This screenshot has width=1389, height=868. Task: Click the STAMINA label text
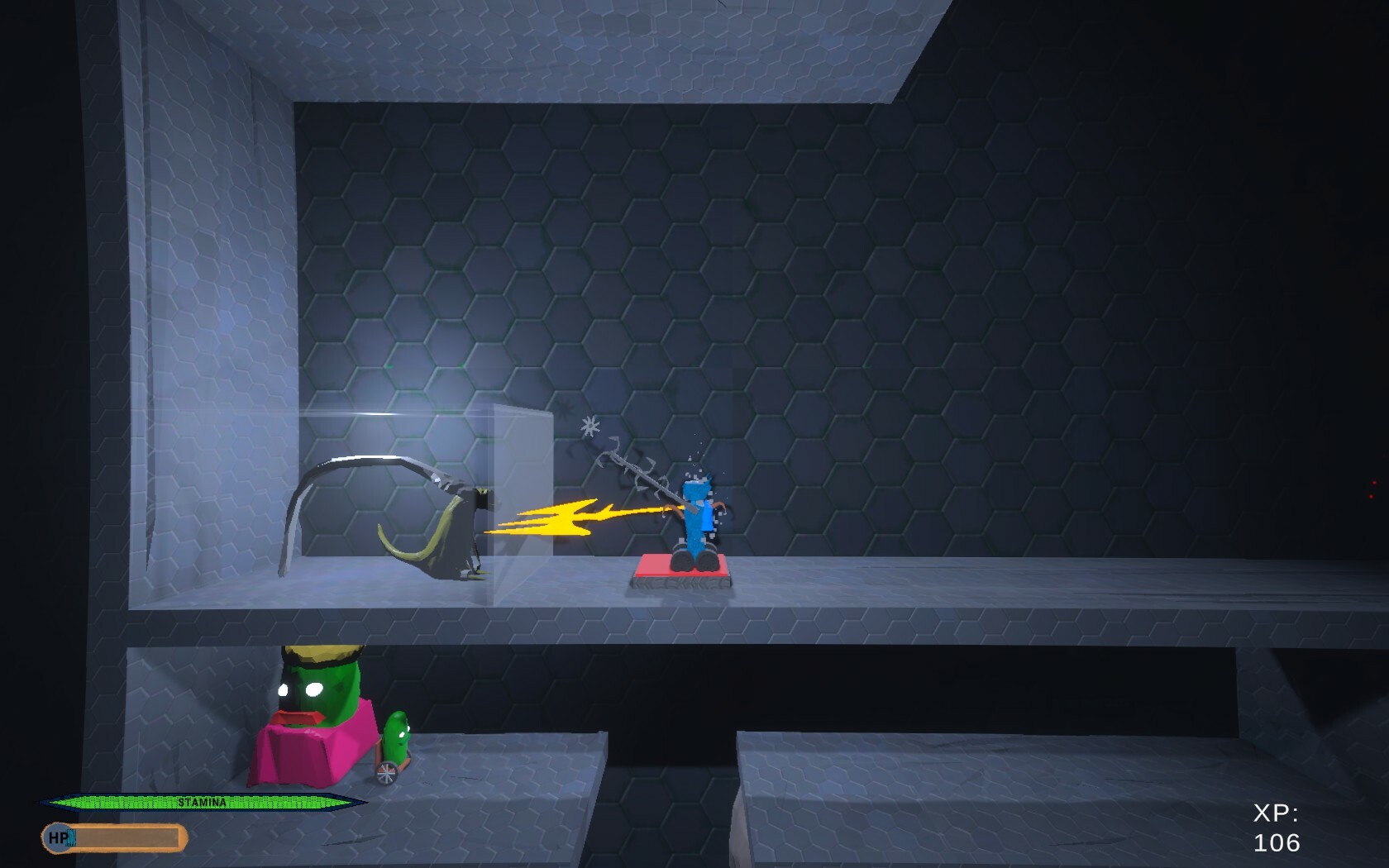(203, 800)
